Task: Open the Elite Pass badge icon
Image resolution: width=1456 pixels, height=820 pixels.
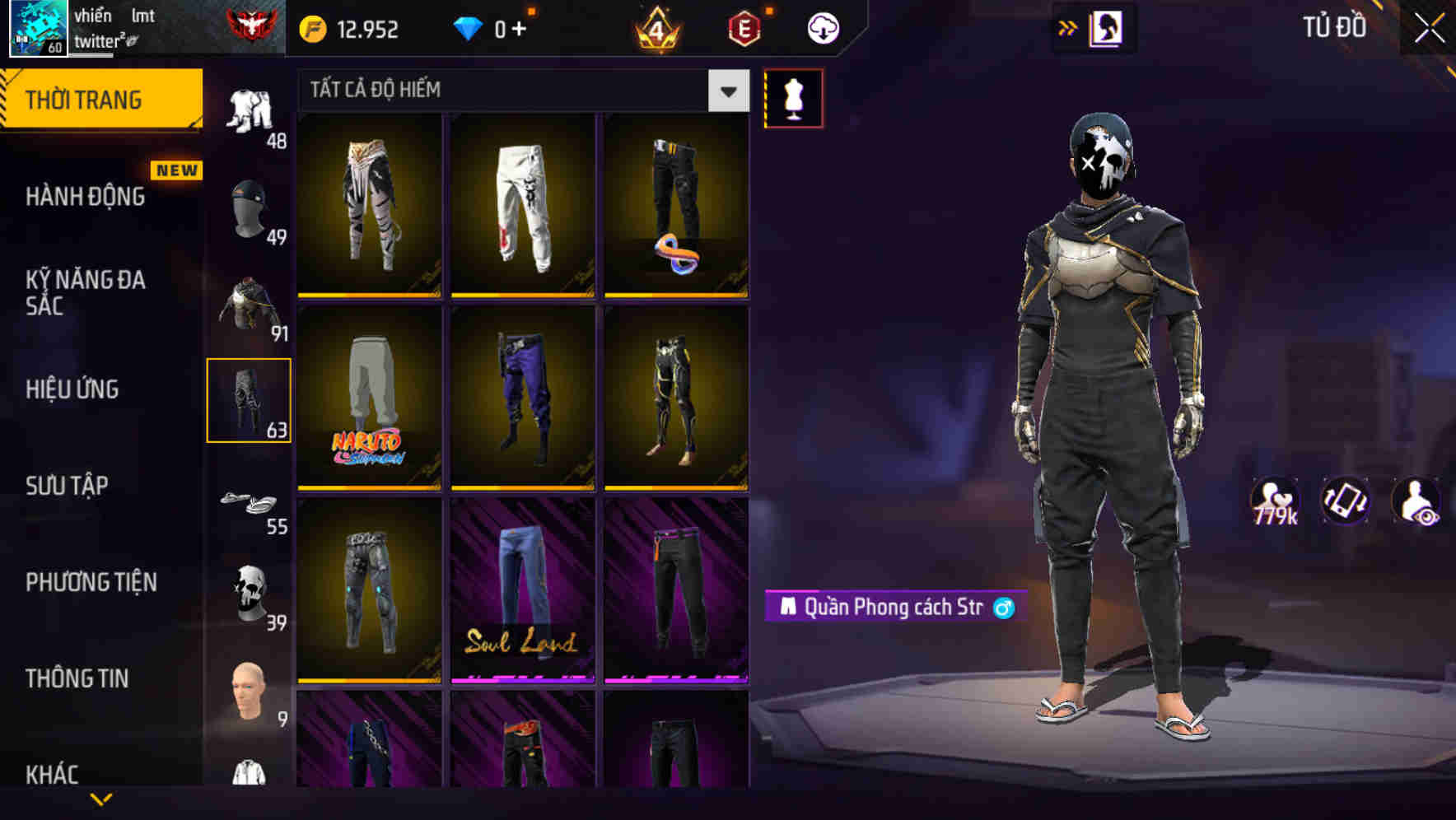Action: [x=744, y=27]
